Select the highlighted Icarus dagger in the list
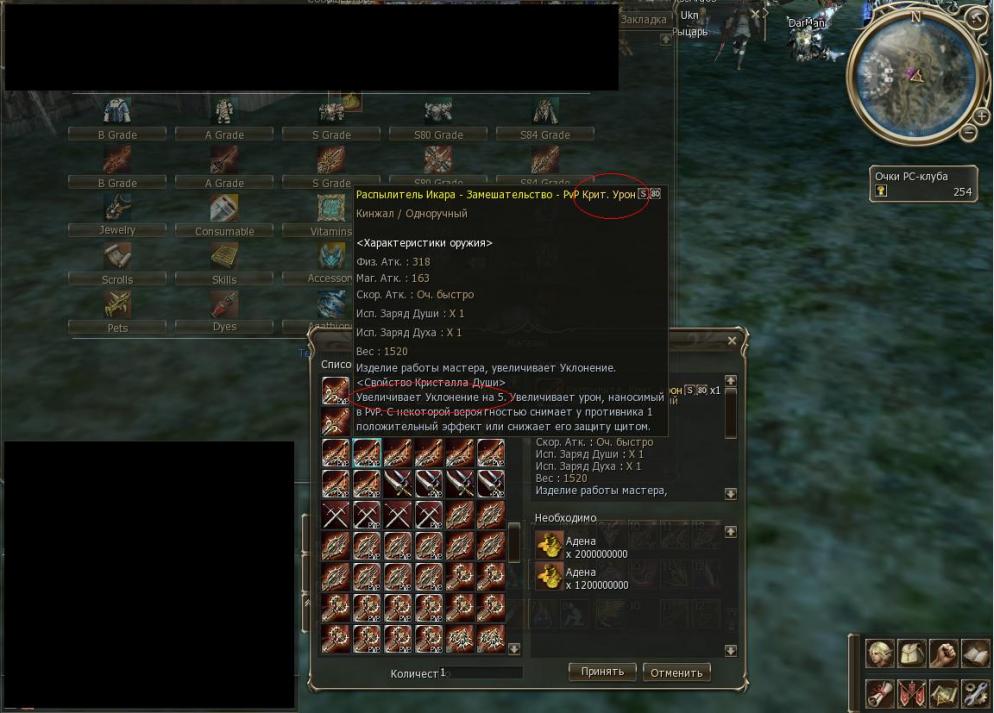994x713 pixels. tap(366, 453)
